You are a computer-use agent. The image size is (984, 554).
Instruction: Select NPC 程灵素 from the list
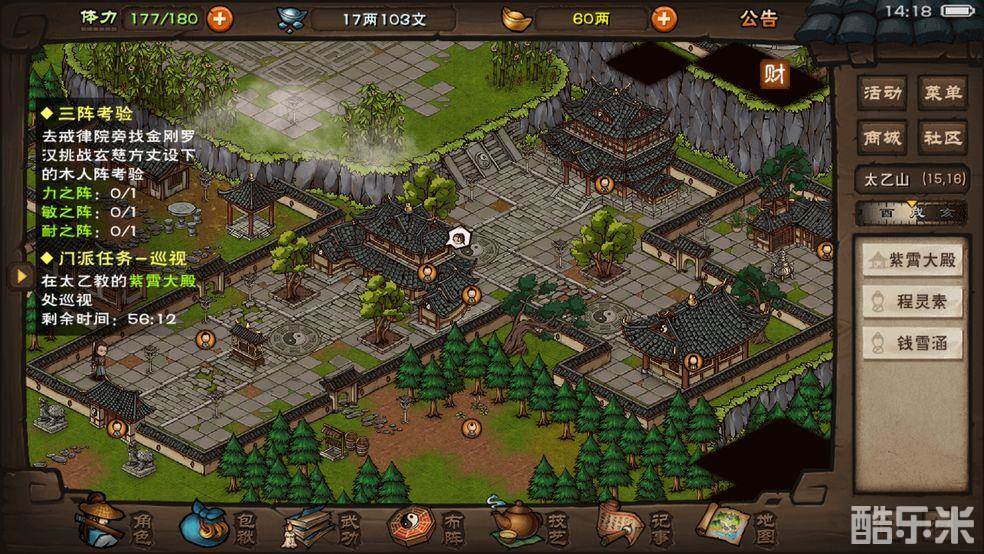tap(913, 301)
